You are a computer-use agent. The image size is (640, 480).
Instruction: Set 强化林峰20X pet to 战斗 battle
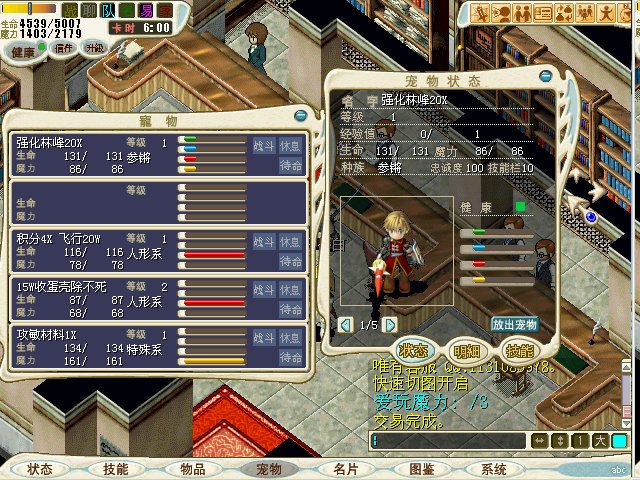[263, 146]
